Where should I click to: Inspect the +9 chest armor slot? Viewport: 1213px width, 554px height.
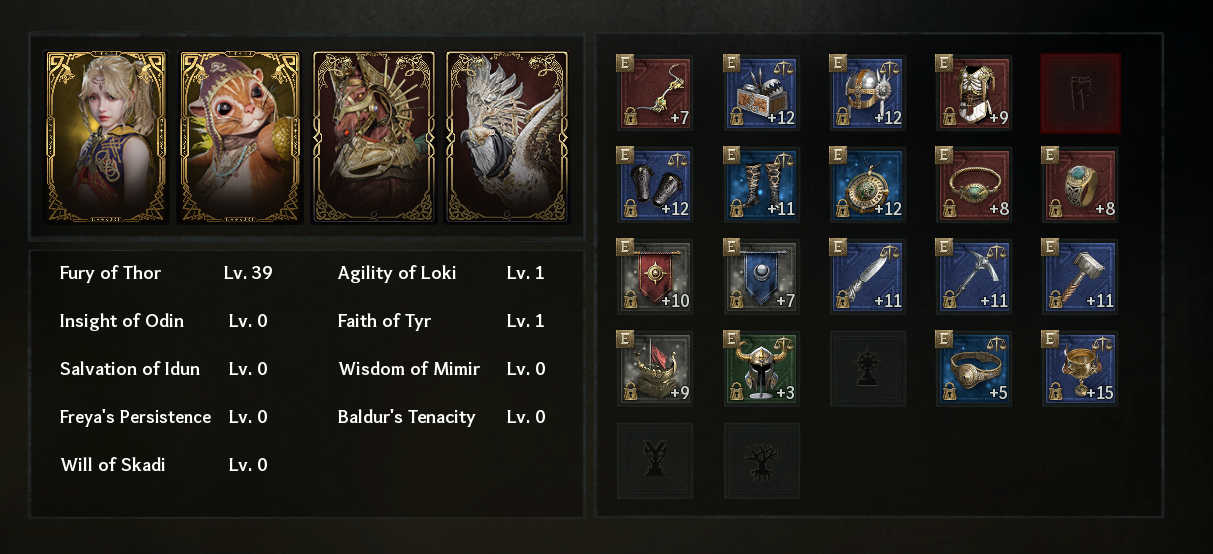click(x=974, y=93)
